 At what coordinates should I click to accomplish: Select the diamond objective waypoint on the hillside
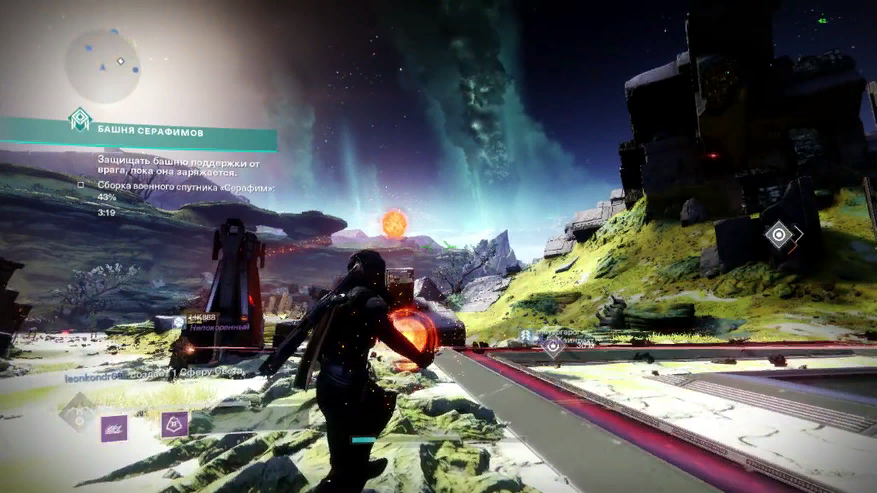pos(778,235)
